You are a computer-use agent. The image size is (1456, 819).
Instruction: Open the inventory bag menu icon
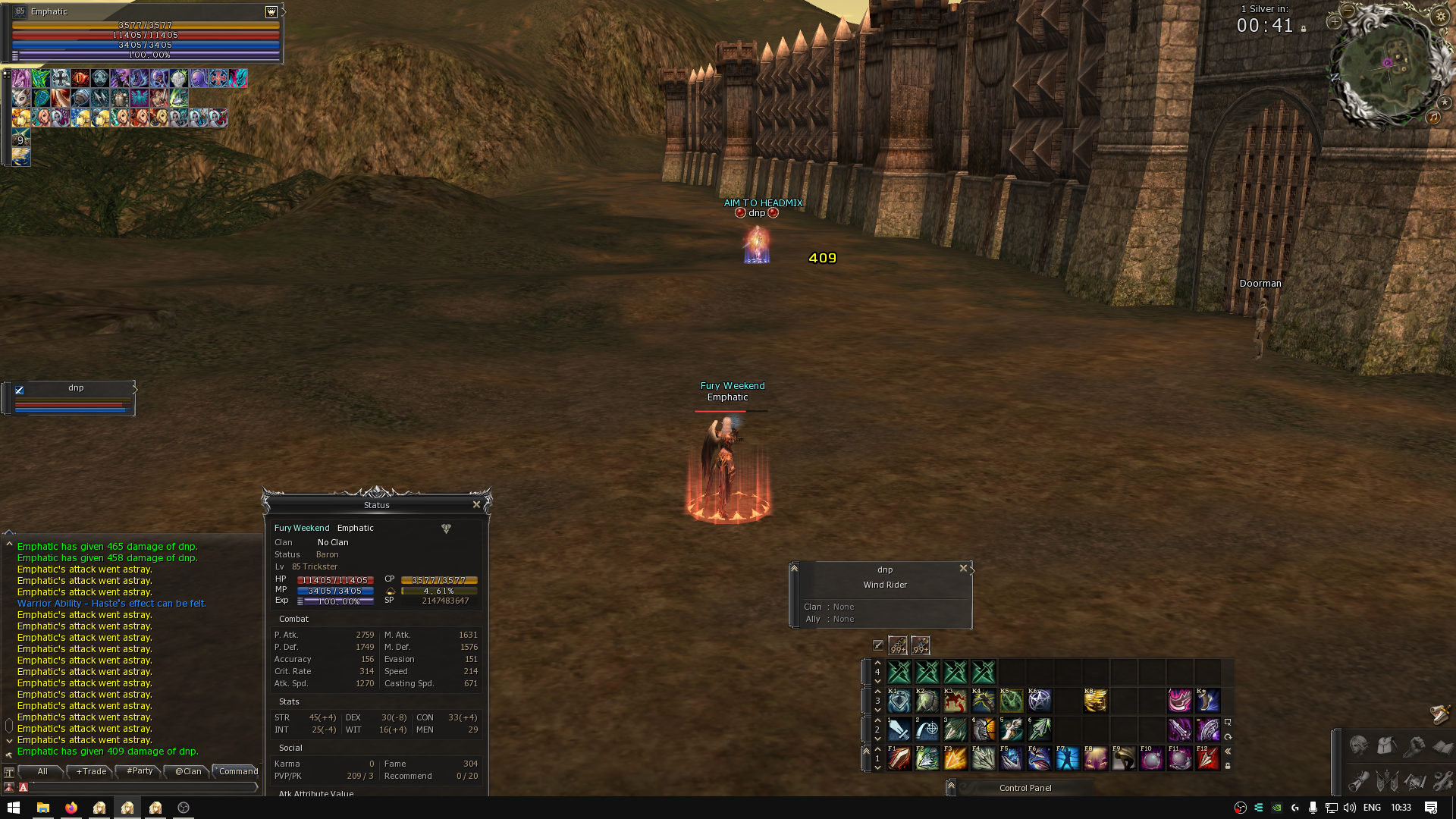point(1386,746)
